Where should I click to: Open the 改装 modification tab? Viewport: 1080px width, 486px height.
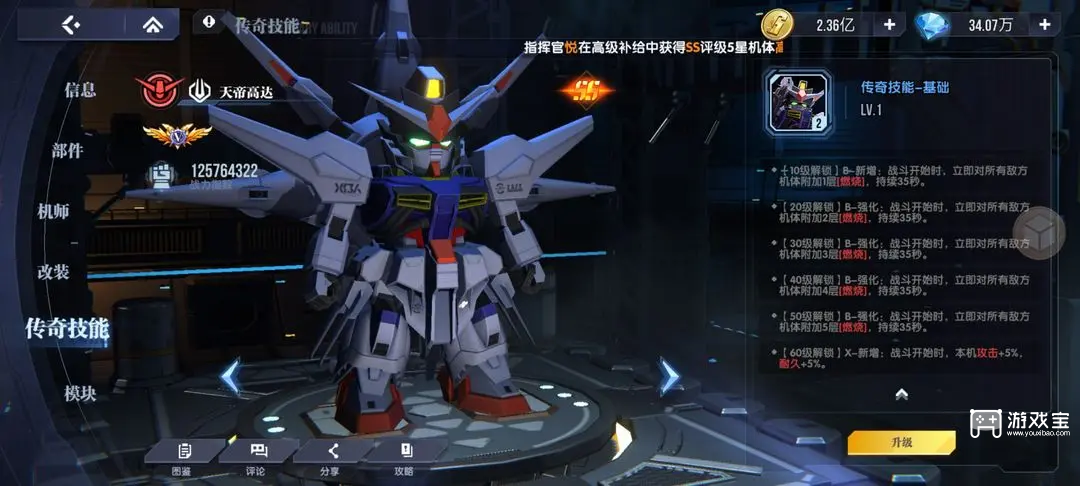pos(53,272)
